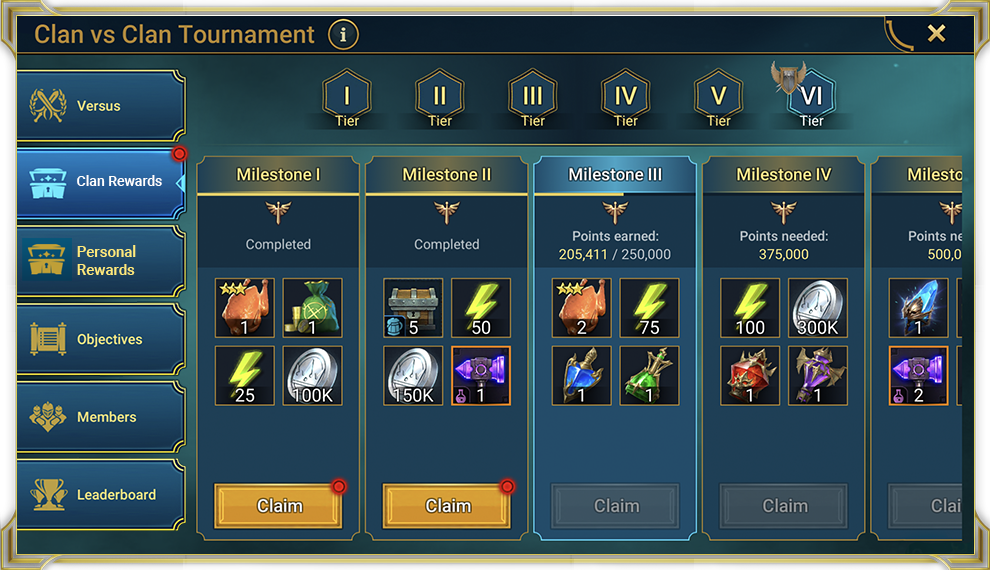Close the Clan vs Clan Tournament window

point(936,34)
